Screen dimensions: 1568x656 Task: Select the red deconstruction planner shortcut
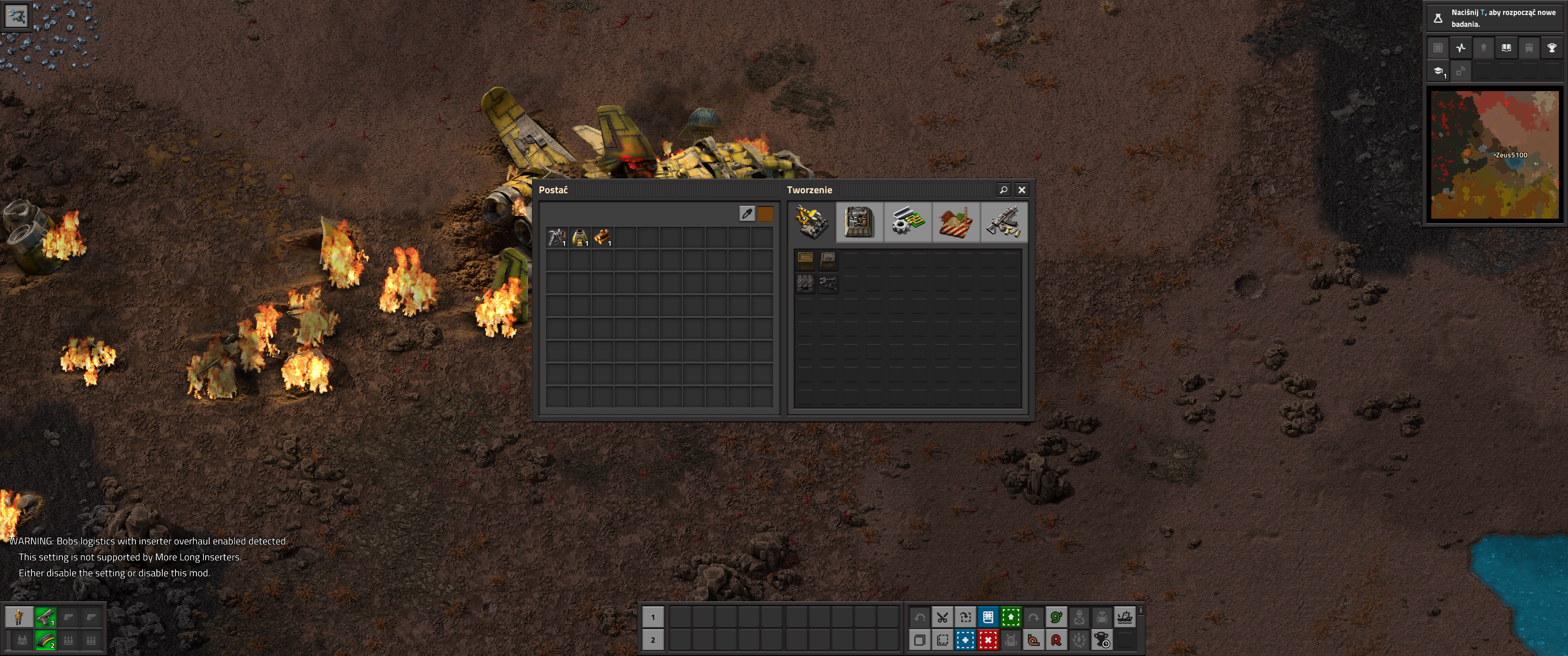point(988,640)
